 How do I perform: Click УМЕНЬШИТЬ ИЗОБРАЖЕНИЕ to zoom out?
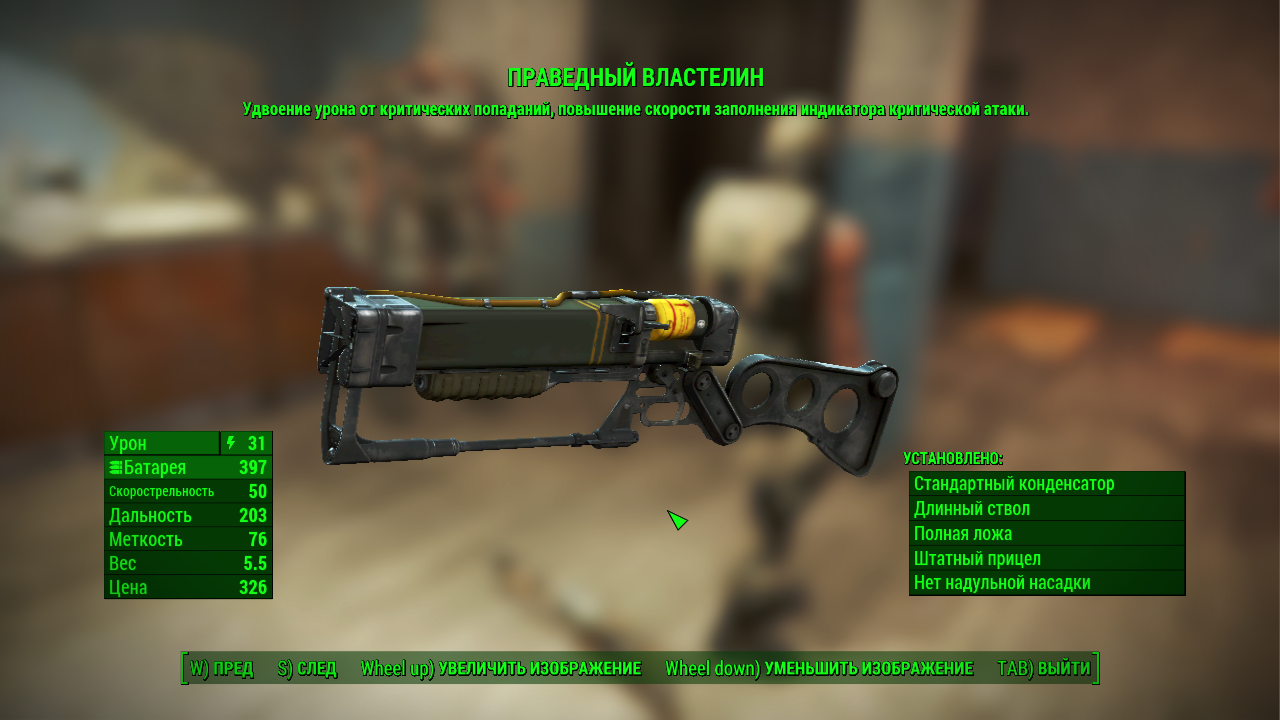pyautogui.click(x=819, y=668)
